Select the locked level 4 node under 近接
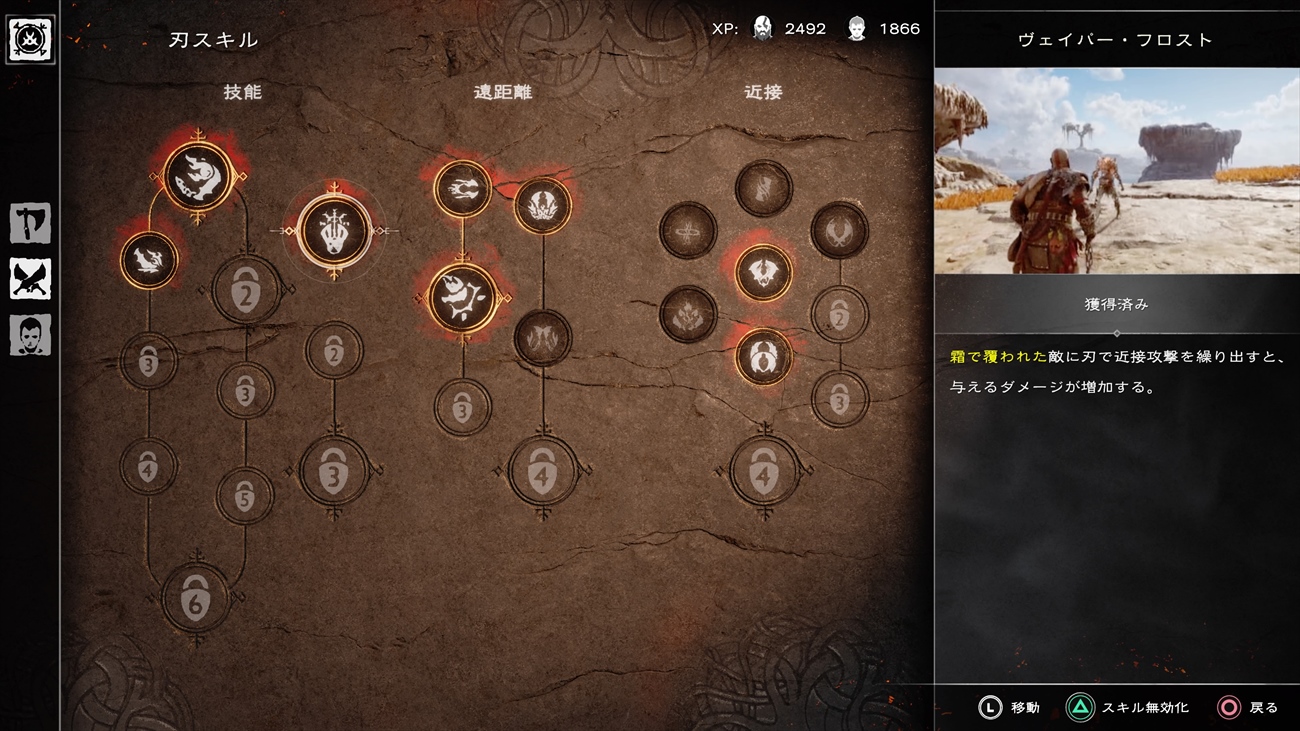This screenshot has width=1300, height=731. pyautogui.click(x=764, y=472)
